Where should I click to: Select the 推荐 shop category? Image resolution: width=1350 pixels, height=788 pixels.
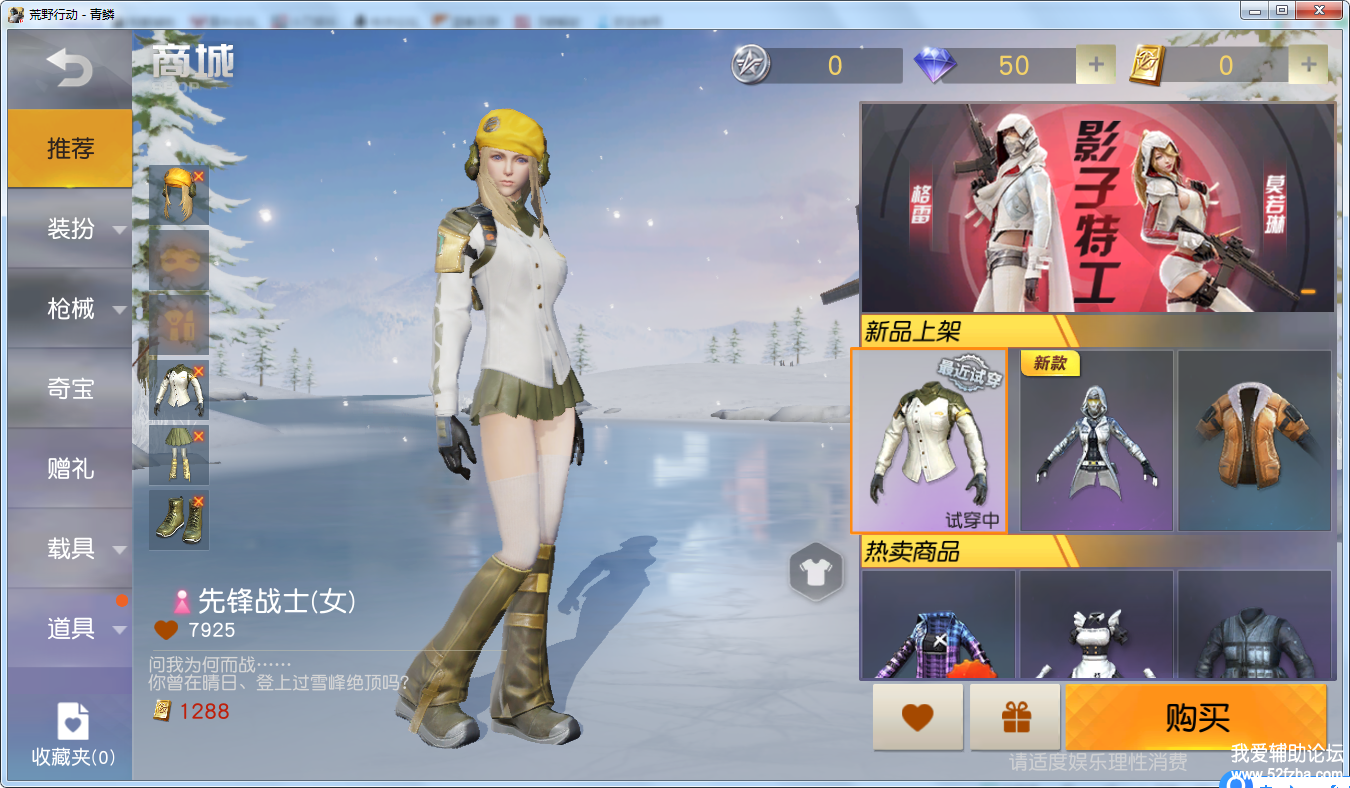click(x=70, y=149)
